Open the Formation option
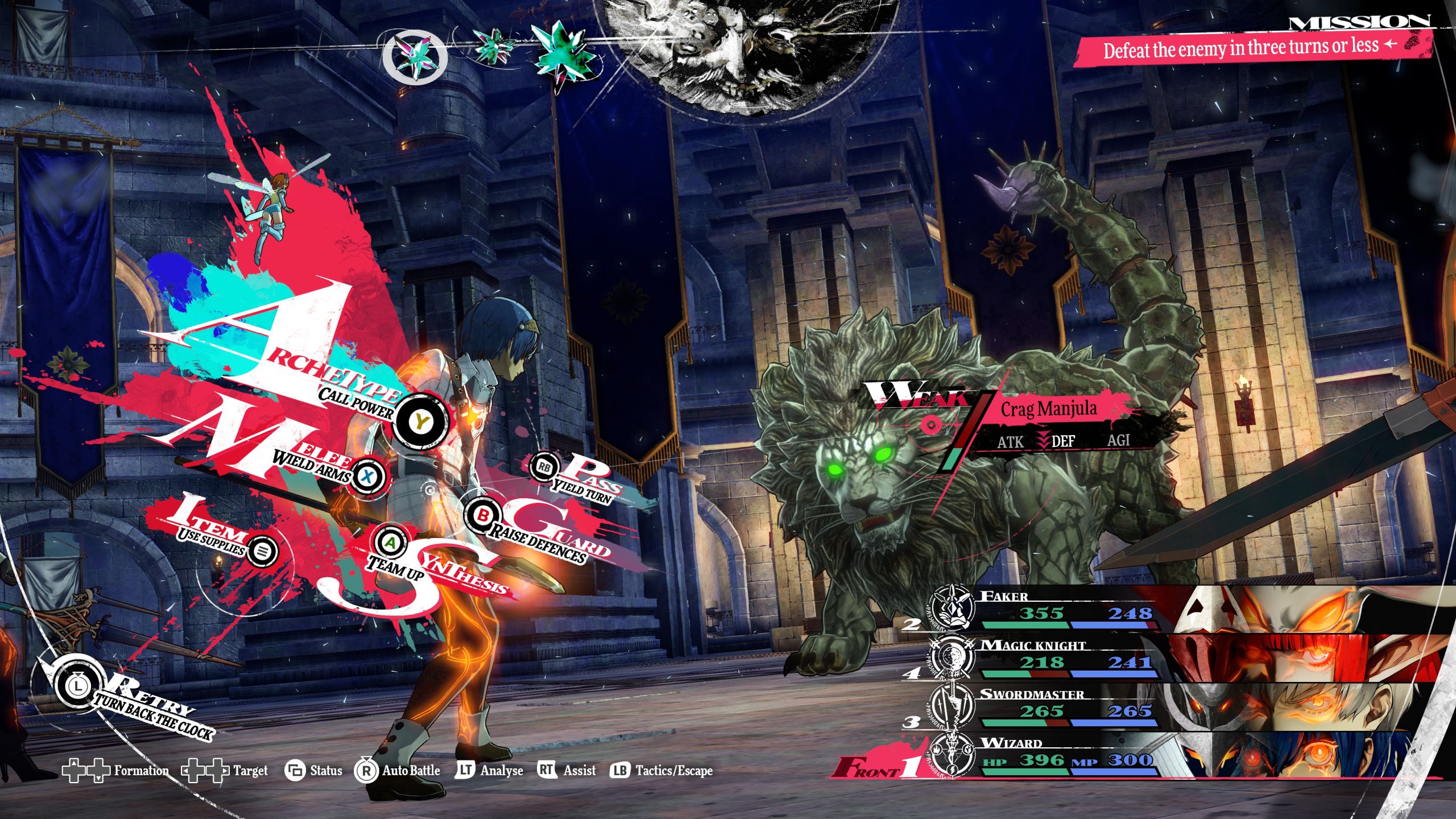This screenshot has height=819, width=1456. 117,771
